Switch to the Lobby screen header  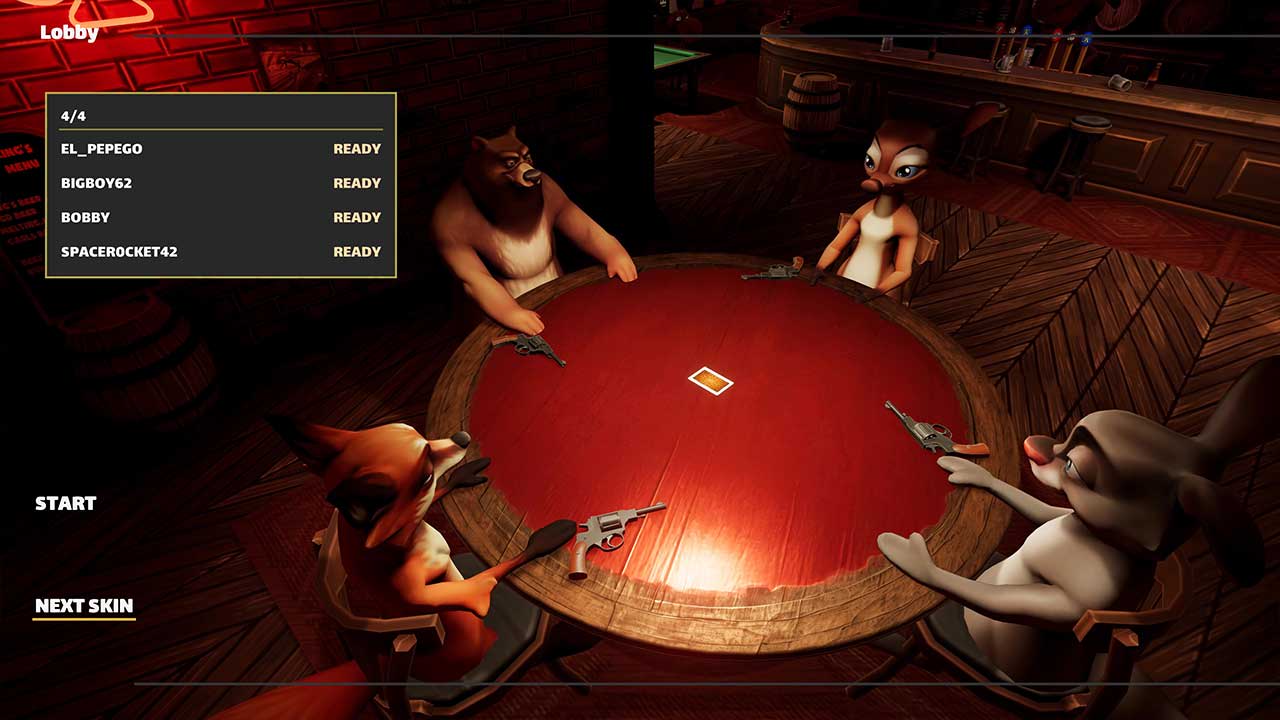point(67,33)
